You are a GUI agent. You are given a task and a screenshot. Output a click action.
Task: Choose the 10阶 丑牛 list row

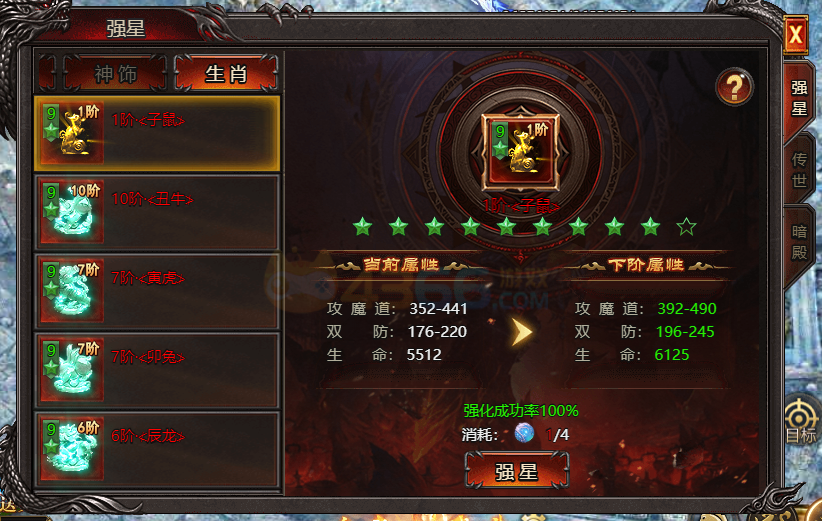point(156,211)
